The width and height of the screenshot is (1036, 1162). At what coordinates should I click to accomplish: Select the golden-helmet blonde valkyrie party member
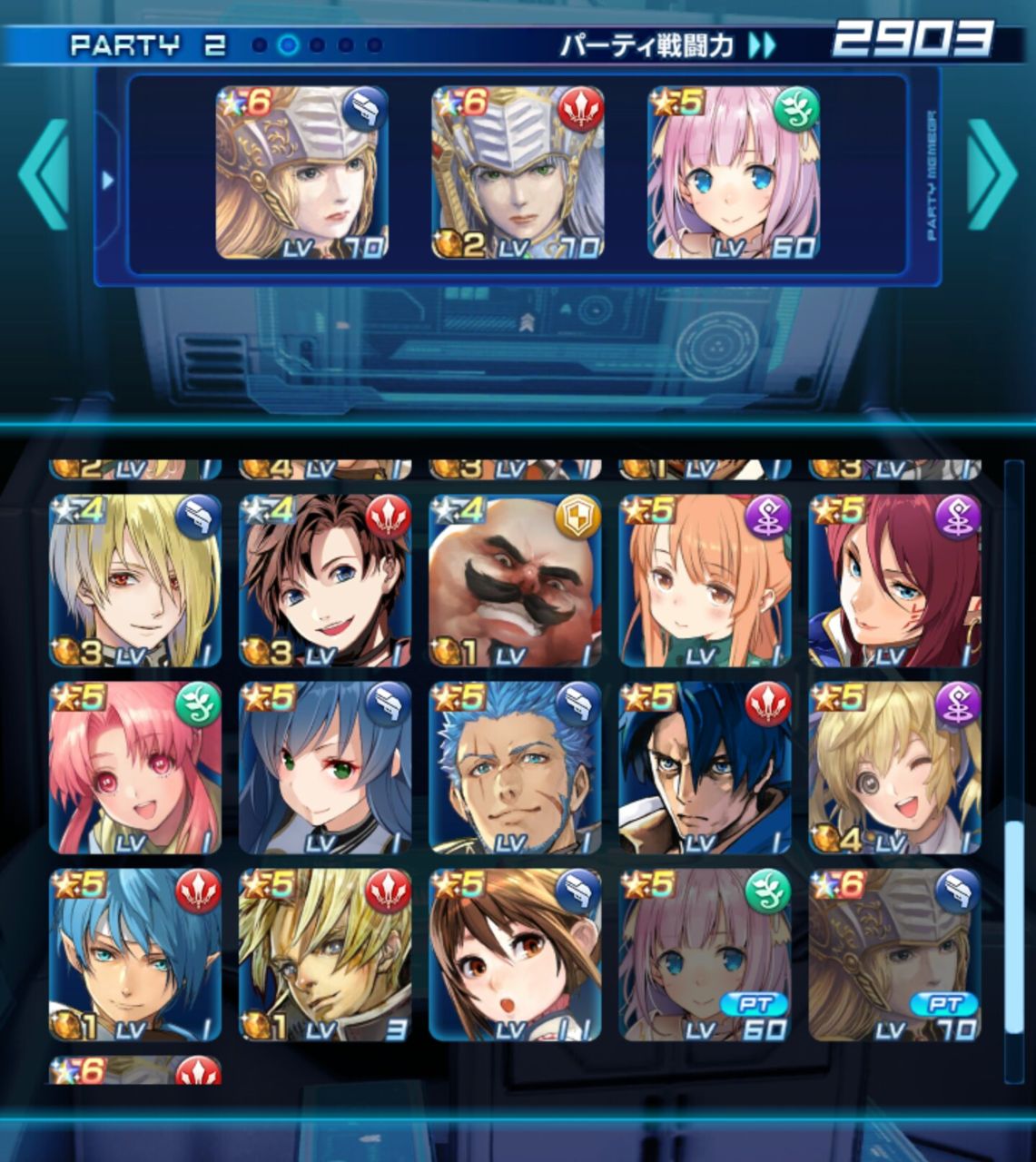click(x=301, y=172)
